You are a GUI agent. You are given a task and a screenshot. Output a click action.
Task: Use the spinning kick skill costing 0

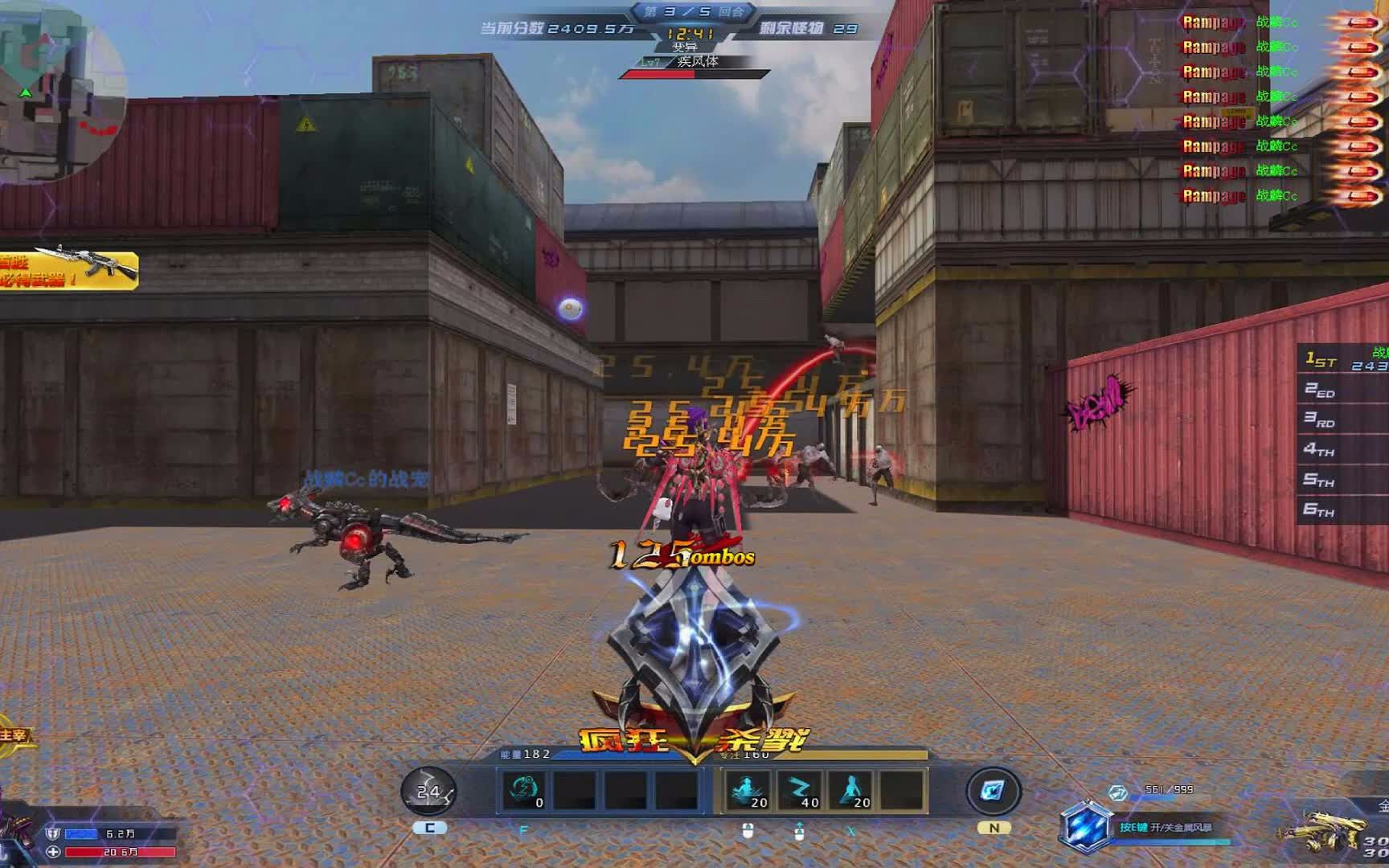coord(524,790)
